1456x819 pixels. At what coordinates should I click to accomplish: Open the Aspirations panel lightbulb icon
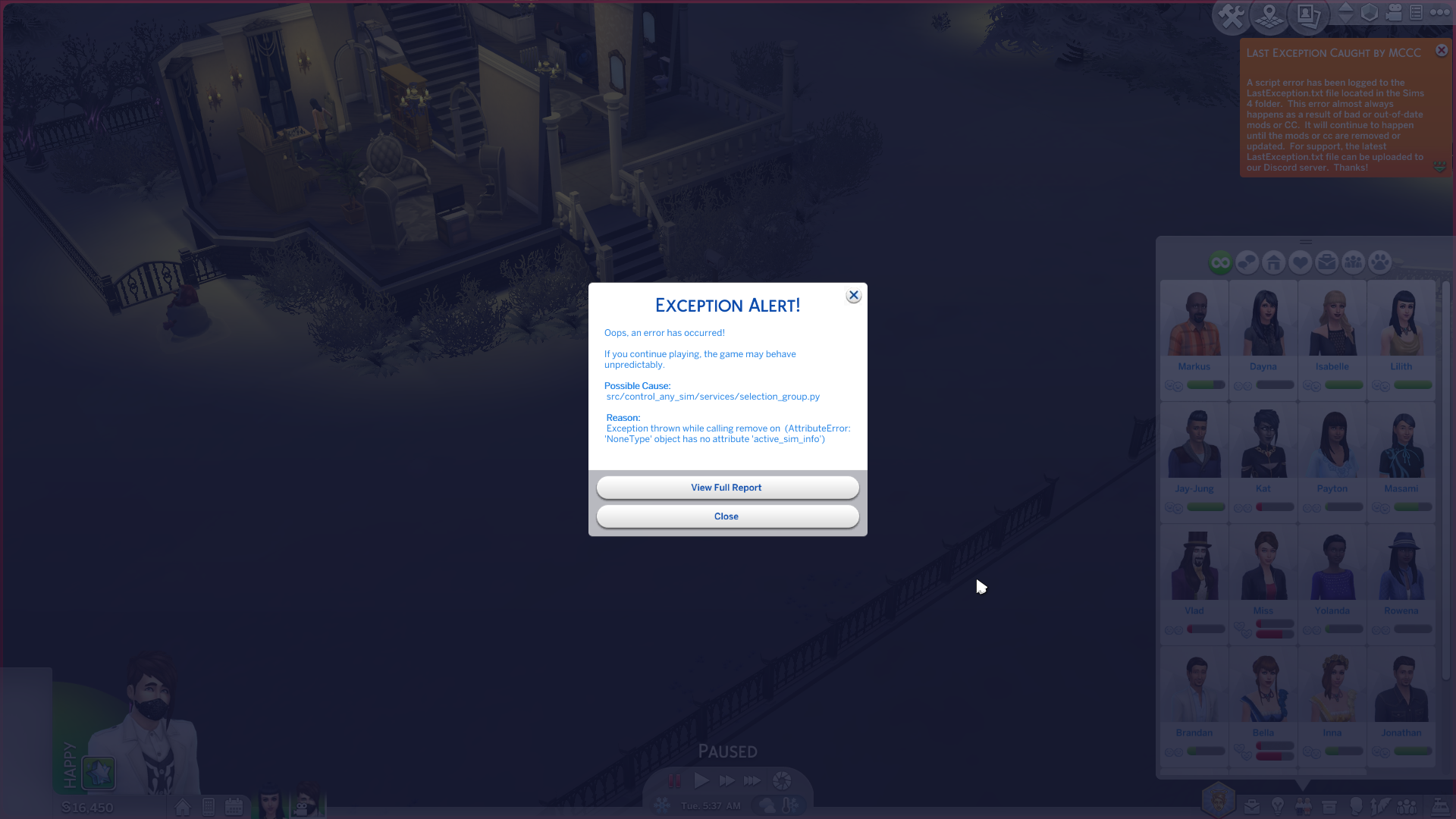pos(1279,806)
